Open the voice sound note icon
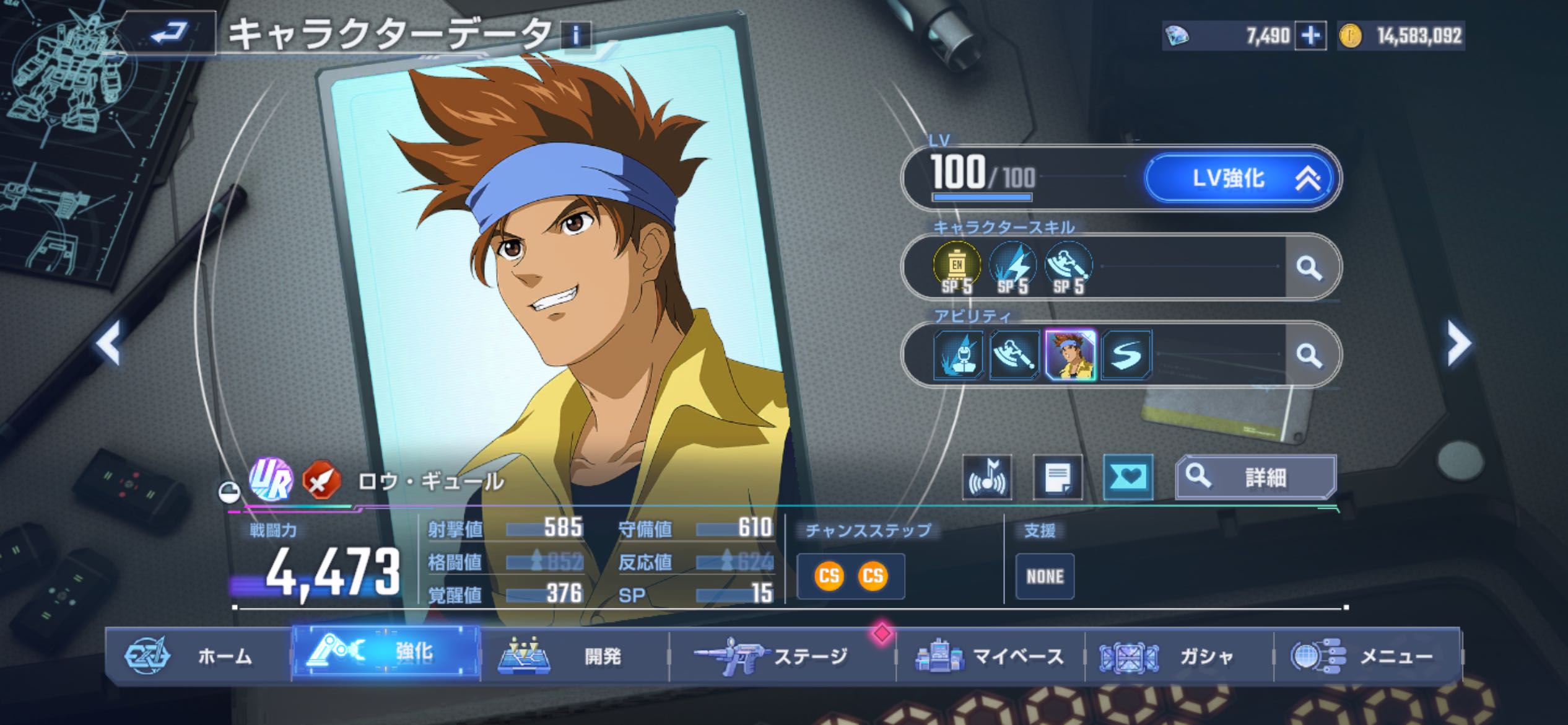 coord(987,477)
